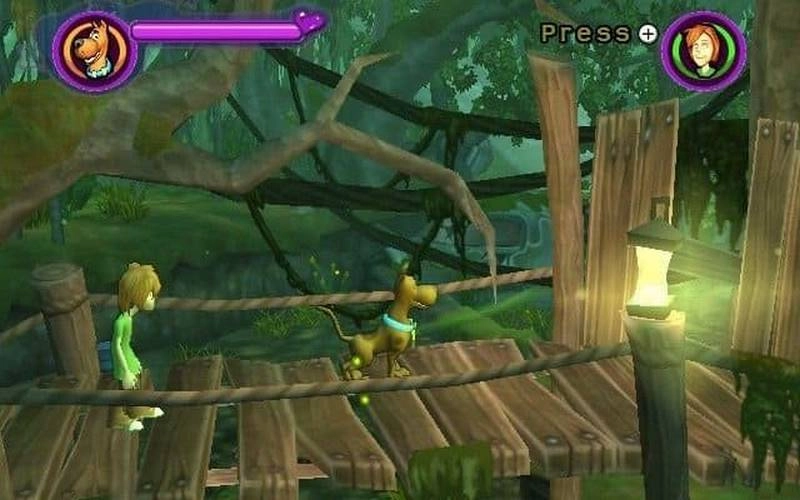Switch to the Shaggy player-two portrait
This screenshot has height=500, width=800.
point(703,50)
